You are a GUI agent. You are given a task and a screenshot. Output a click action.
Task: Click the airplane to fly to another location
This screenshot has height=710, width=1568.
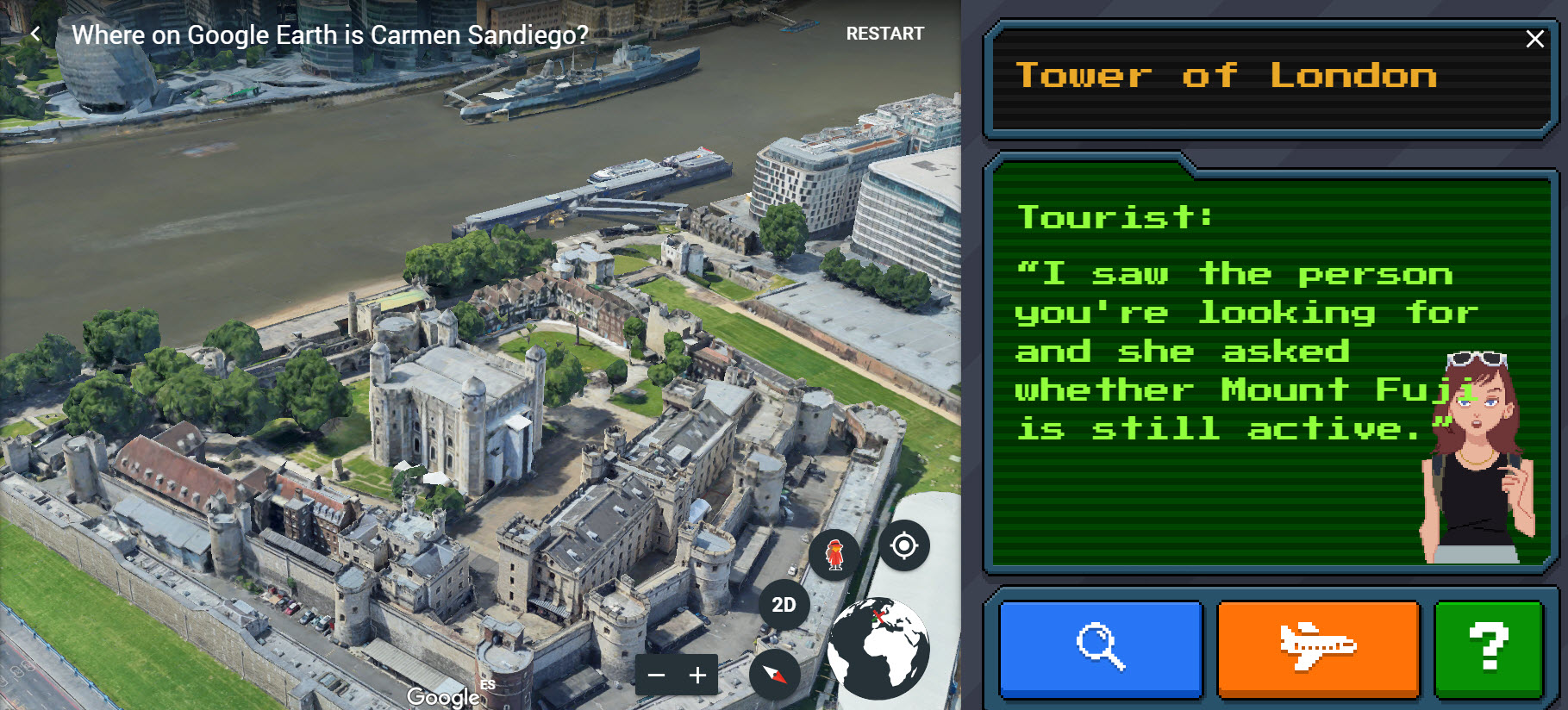coord(1319,650)
